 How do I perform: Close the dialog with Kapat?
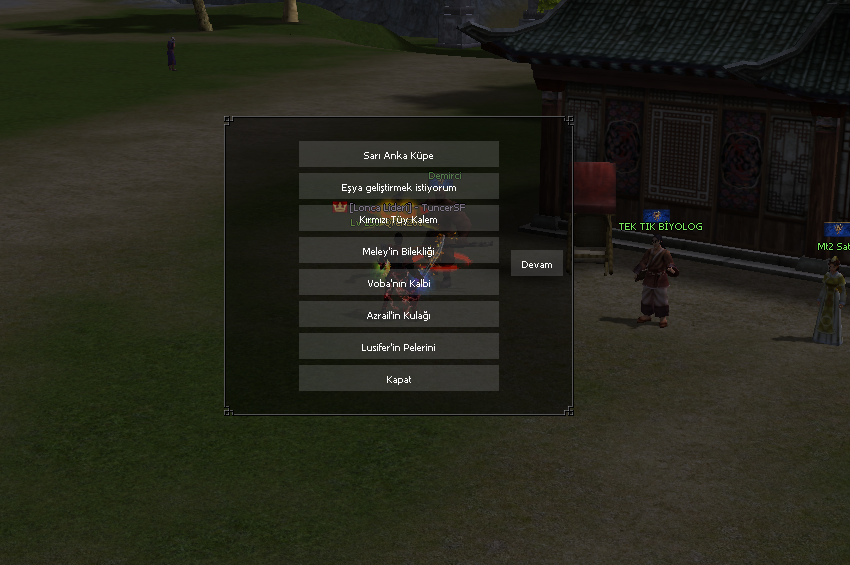[398, 379]
